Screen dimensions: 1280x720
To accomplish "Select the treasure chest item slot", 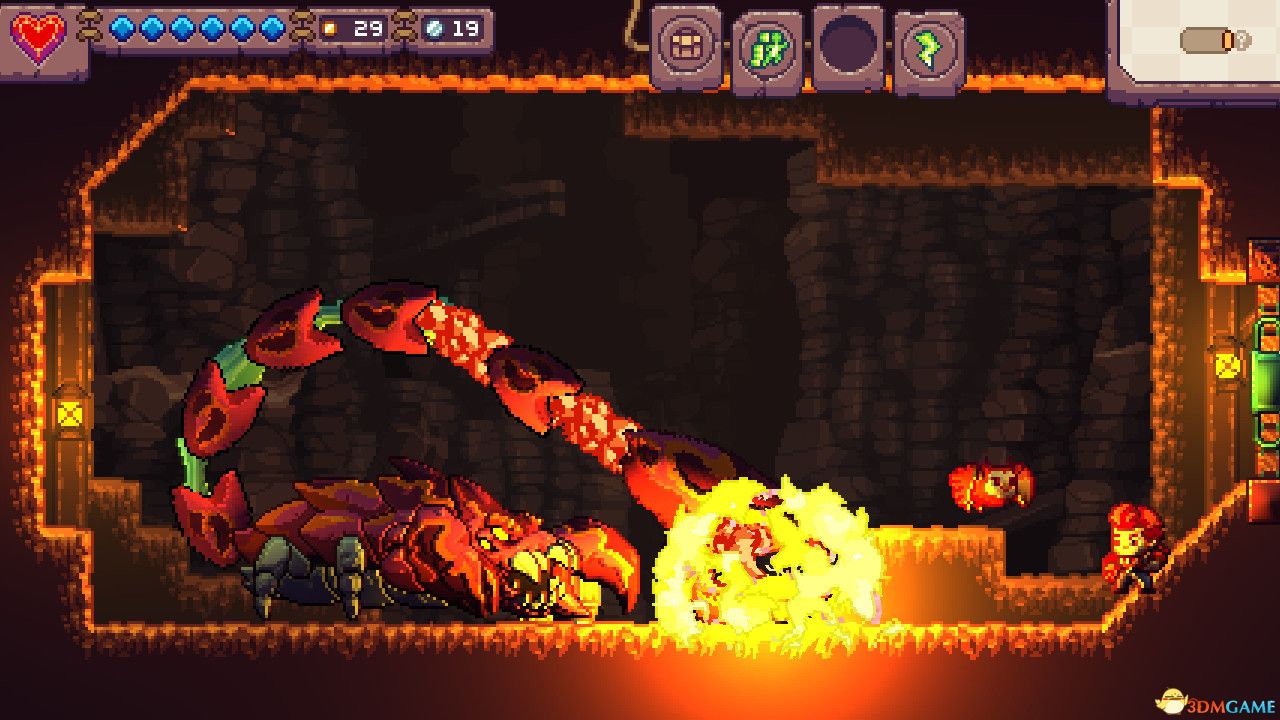I will pyautogui.click(x=687, y=44).
